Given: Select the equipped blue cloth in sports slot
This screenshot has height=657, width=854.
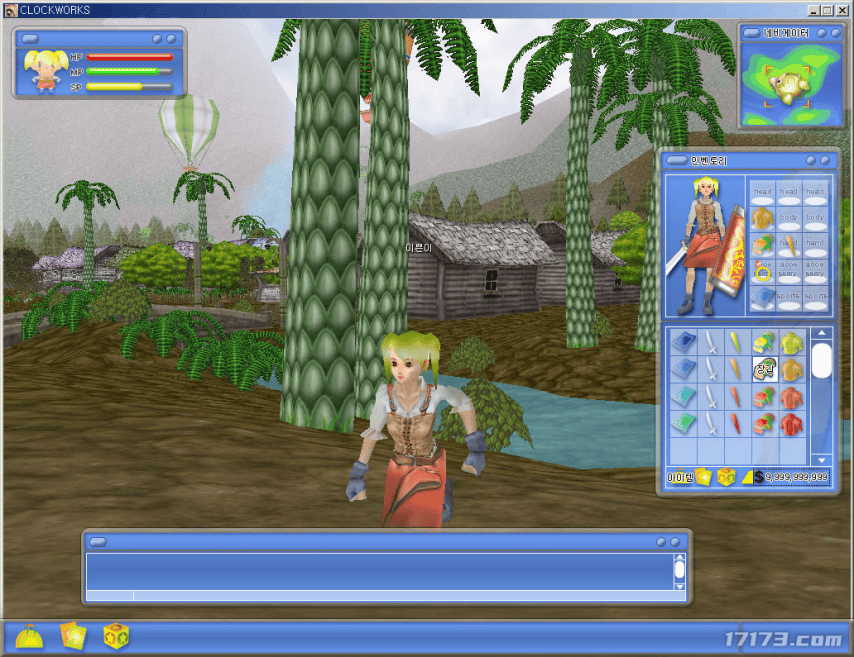Looking at the screenshot, I should (x=763, y=297).
